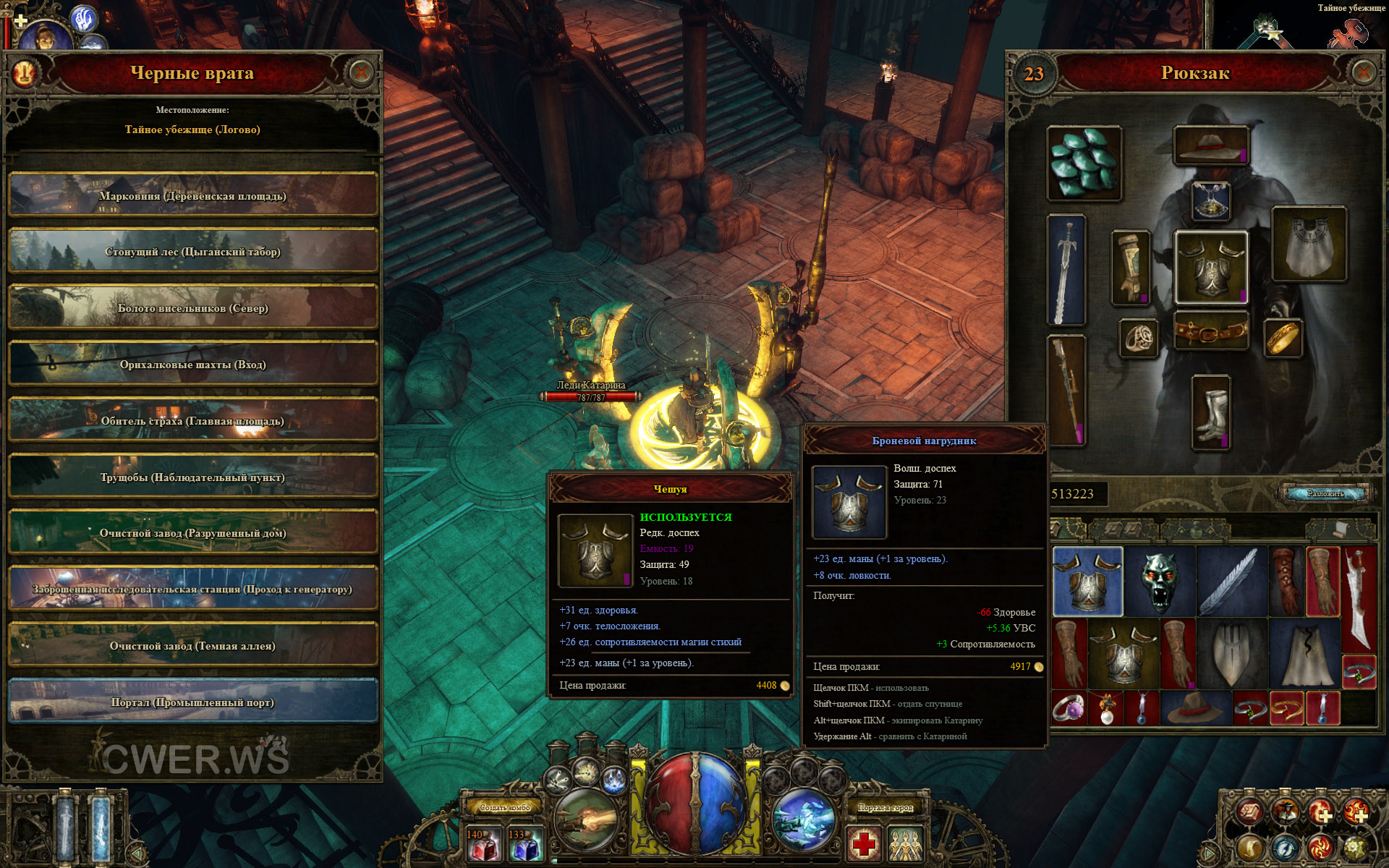Select Очистной завод (Темная аллея)
Viewport: 1389px width, 868px height.
(x=192, y=645)
